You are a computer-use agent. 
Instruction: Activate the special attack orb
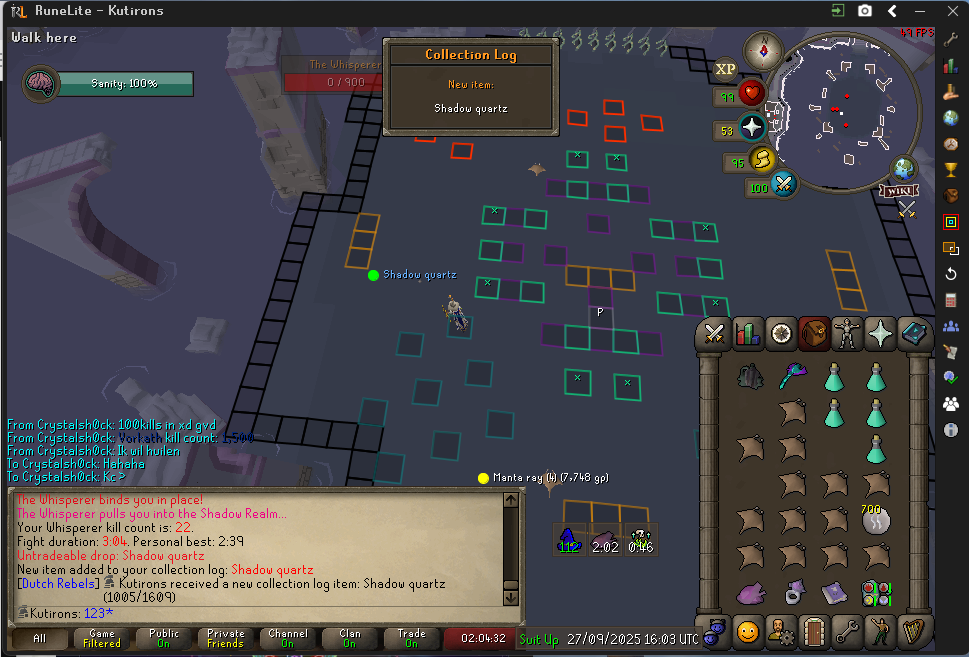point(783,184)
